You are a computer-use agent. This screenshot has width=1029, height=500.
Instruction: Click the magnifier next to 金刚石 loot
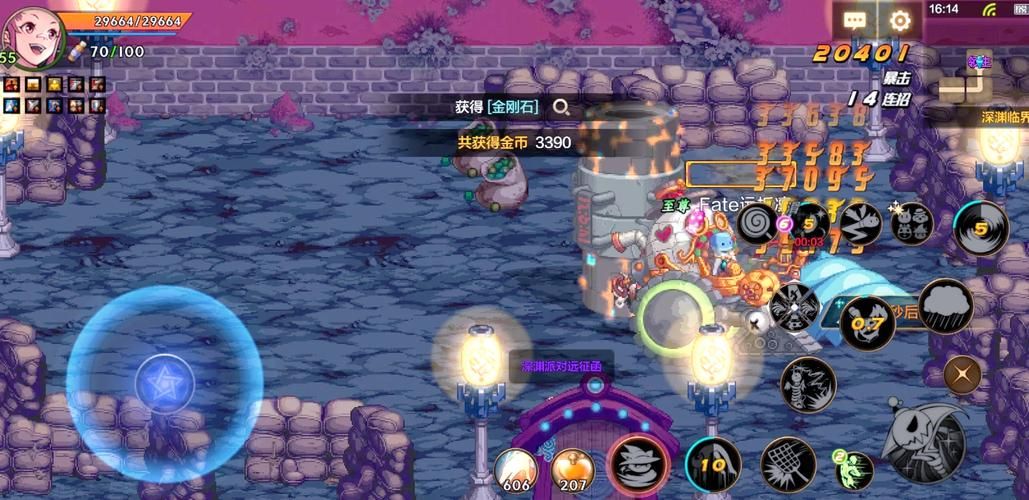(562, 107)
